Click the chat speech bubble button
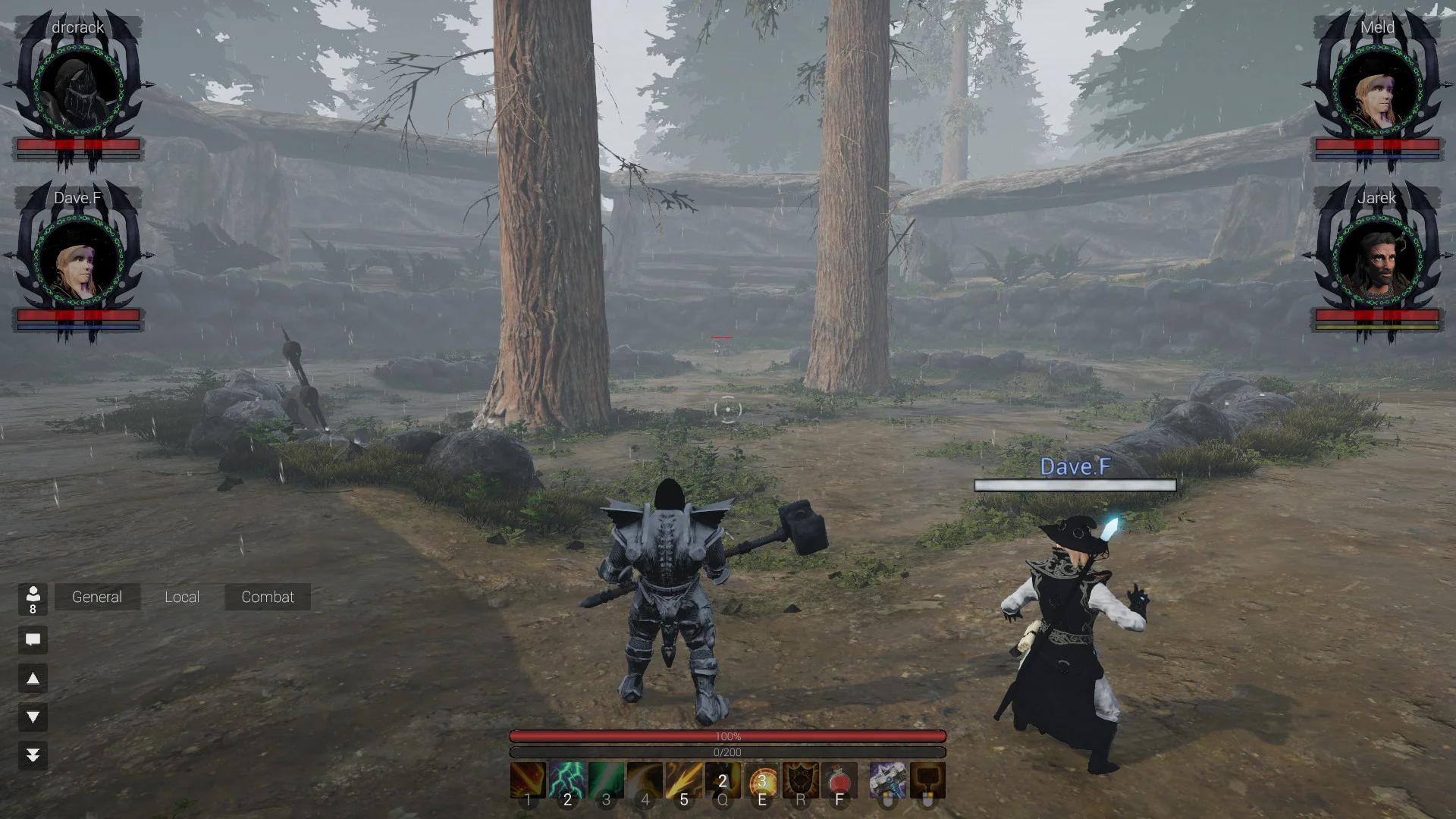The image size is (1456, 819). [x=33, y=639]
